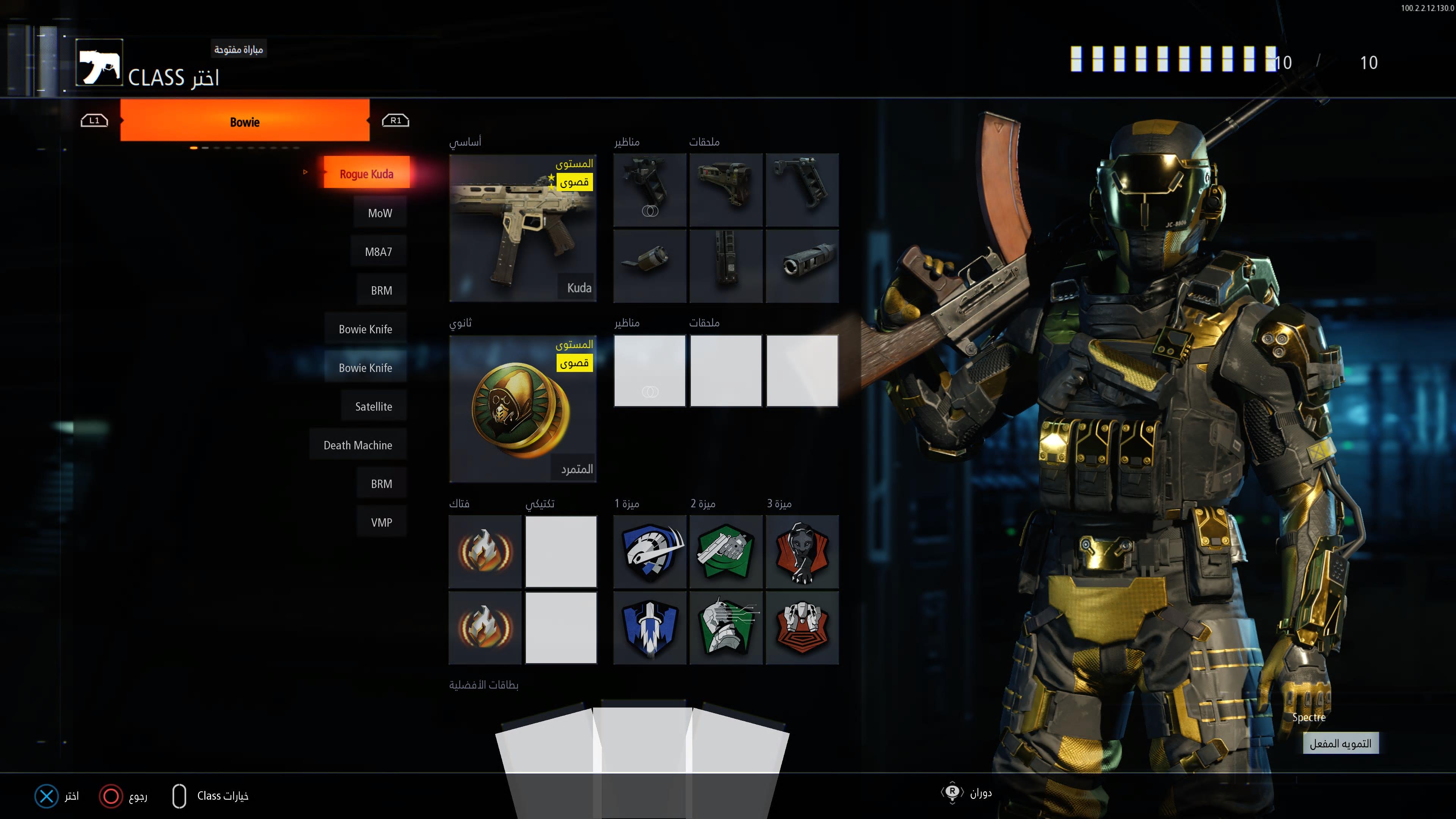Image resolution: width=1456 pixels, height=819 pixels.
Task: Pick the M8A7 class
Action: (x=379, y=251)
